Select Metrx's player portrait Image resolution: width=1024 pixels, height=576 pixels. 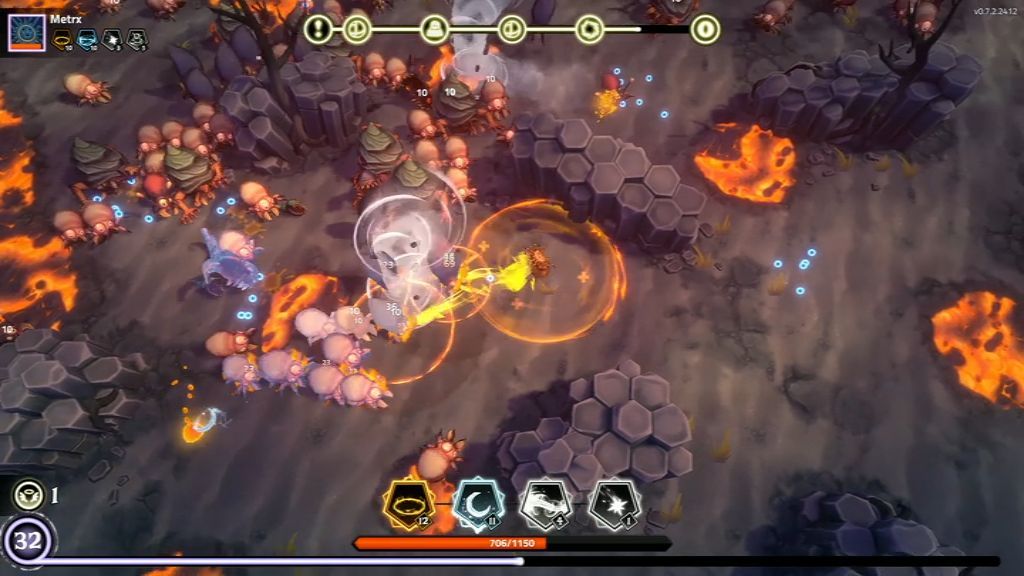(26, 32)
